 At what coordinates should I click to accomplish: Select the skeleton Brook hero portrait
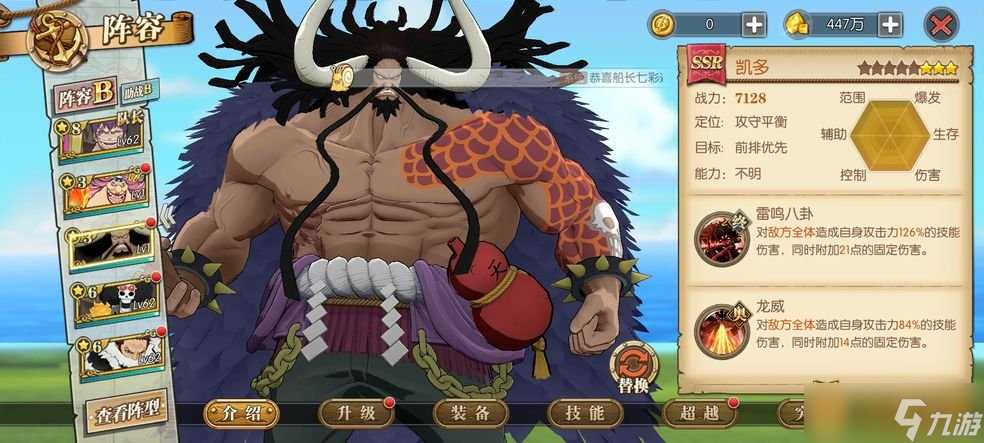[x=108, y=298]
